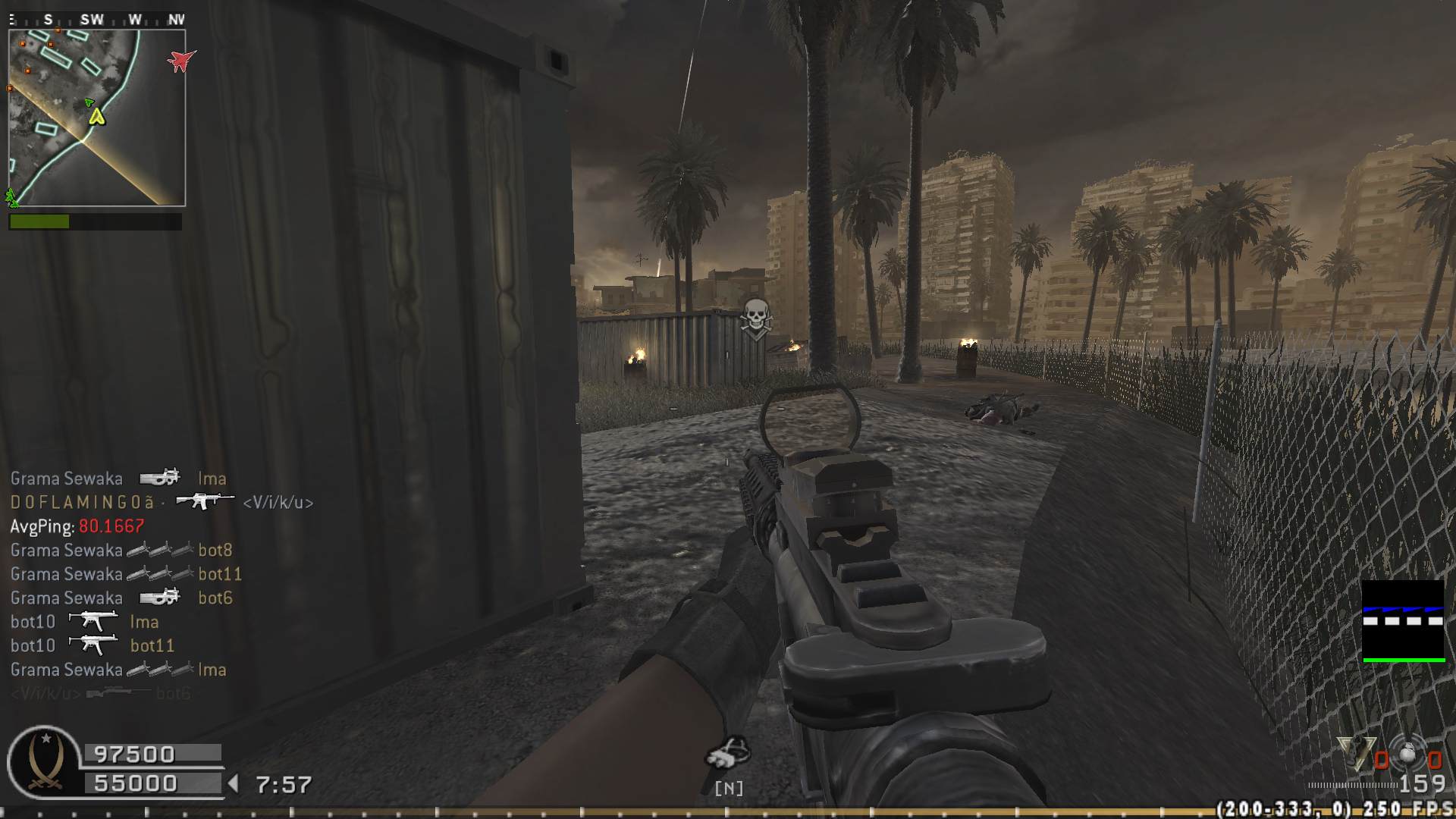This screenshot has height=819, width=1456.
Task: Click the crossed-swords team emblem
Action: click(x=44, y=762)
